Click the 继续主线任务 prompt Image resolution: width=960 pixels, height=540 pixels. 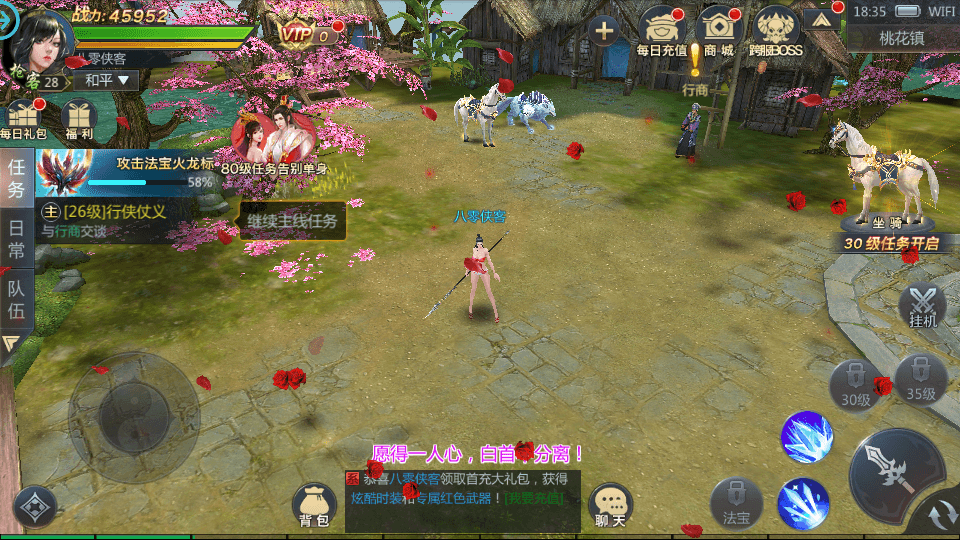(292, 221)
